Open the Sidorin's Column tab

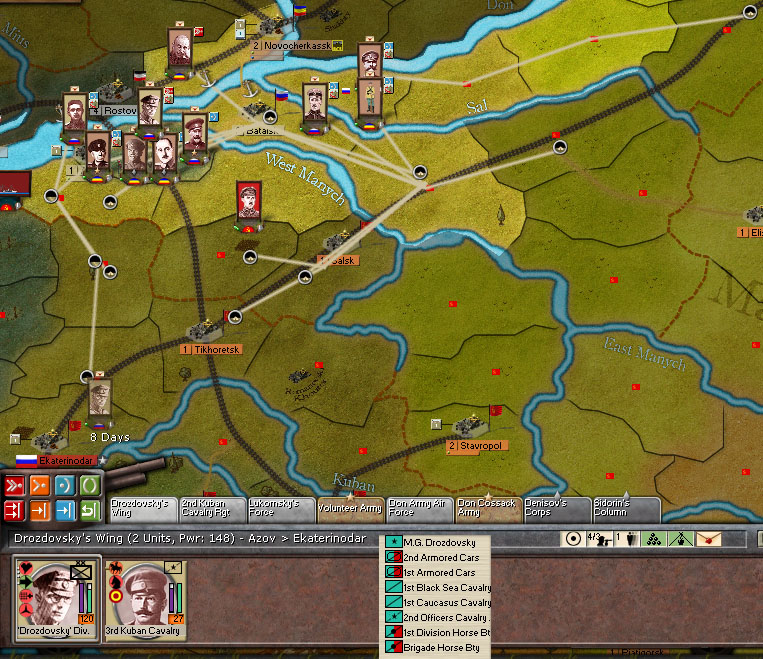pyautogui.click(x=625, y=509)
